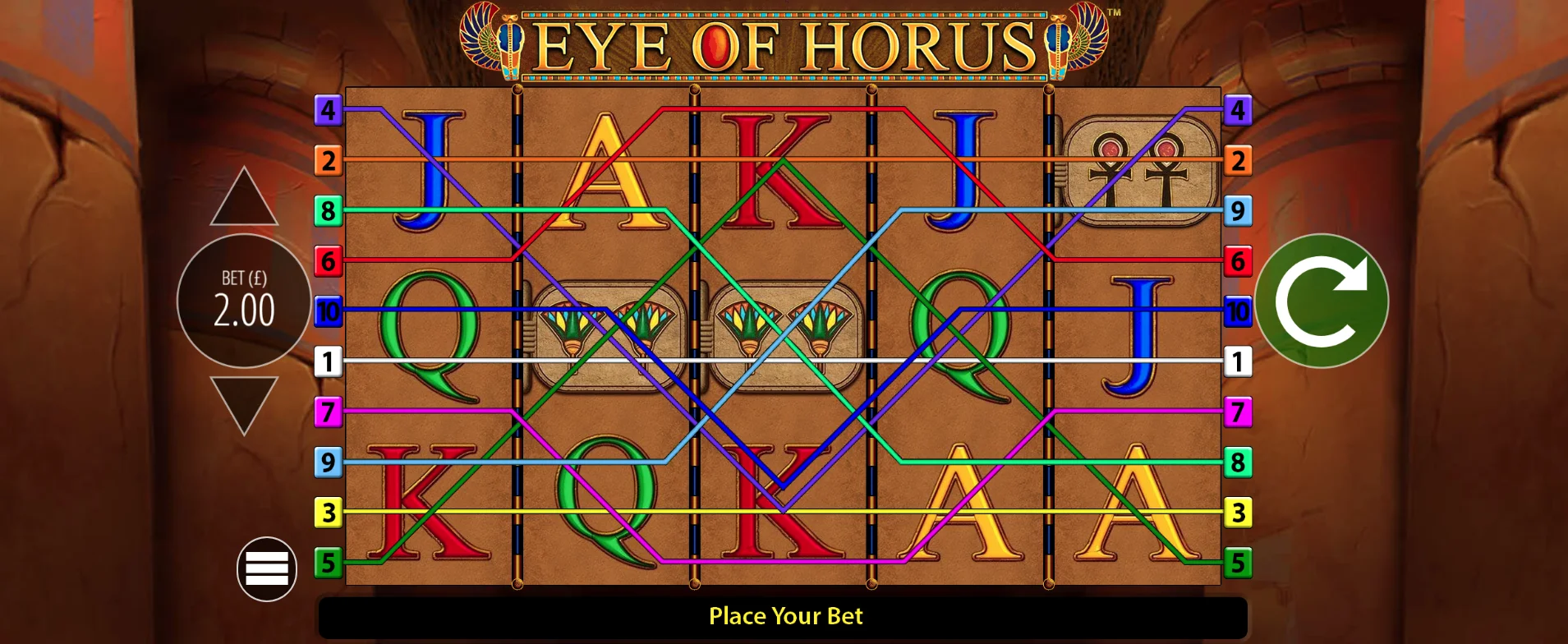Open the hamburger menu

[268, 569]
